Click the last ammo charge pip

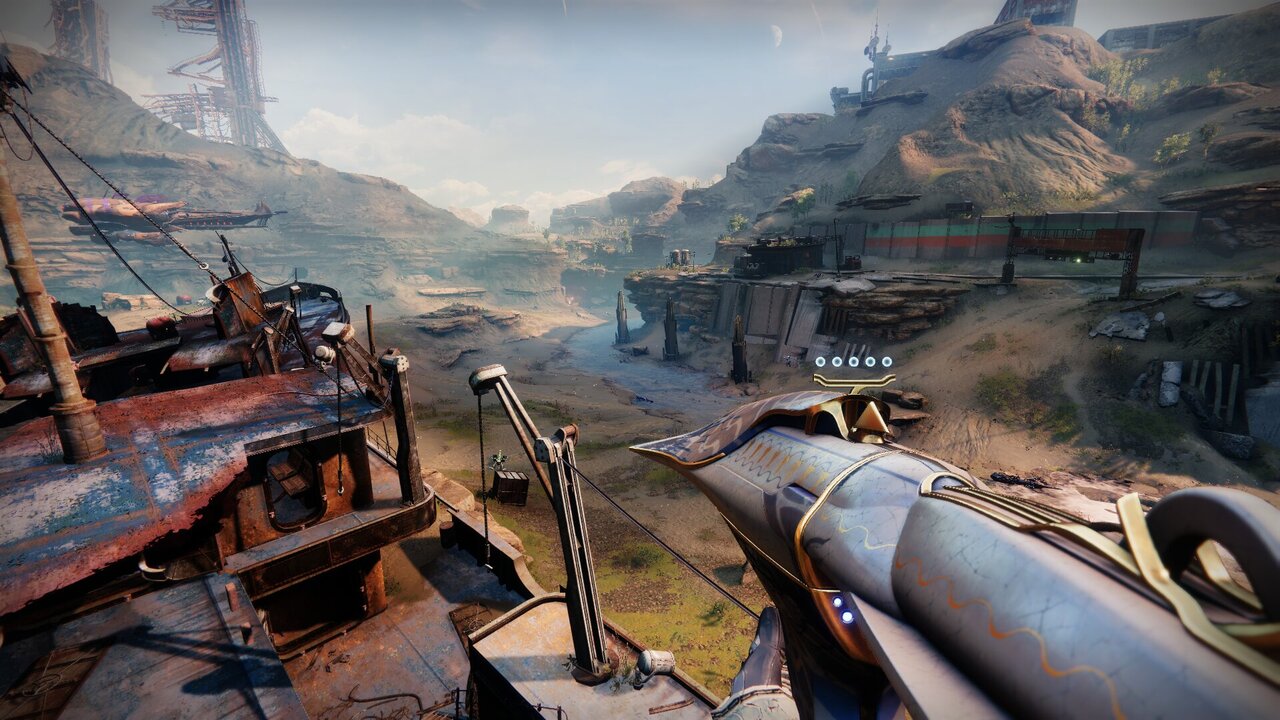click(887, 362)
